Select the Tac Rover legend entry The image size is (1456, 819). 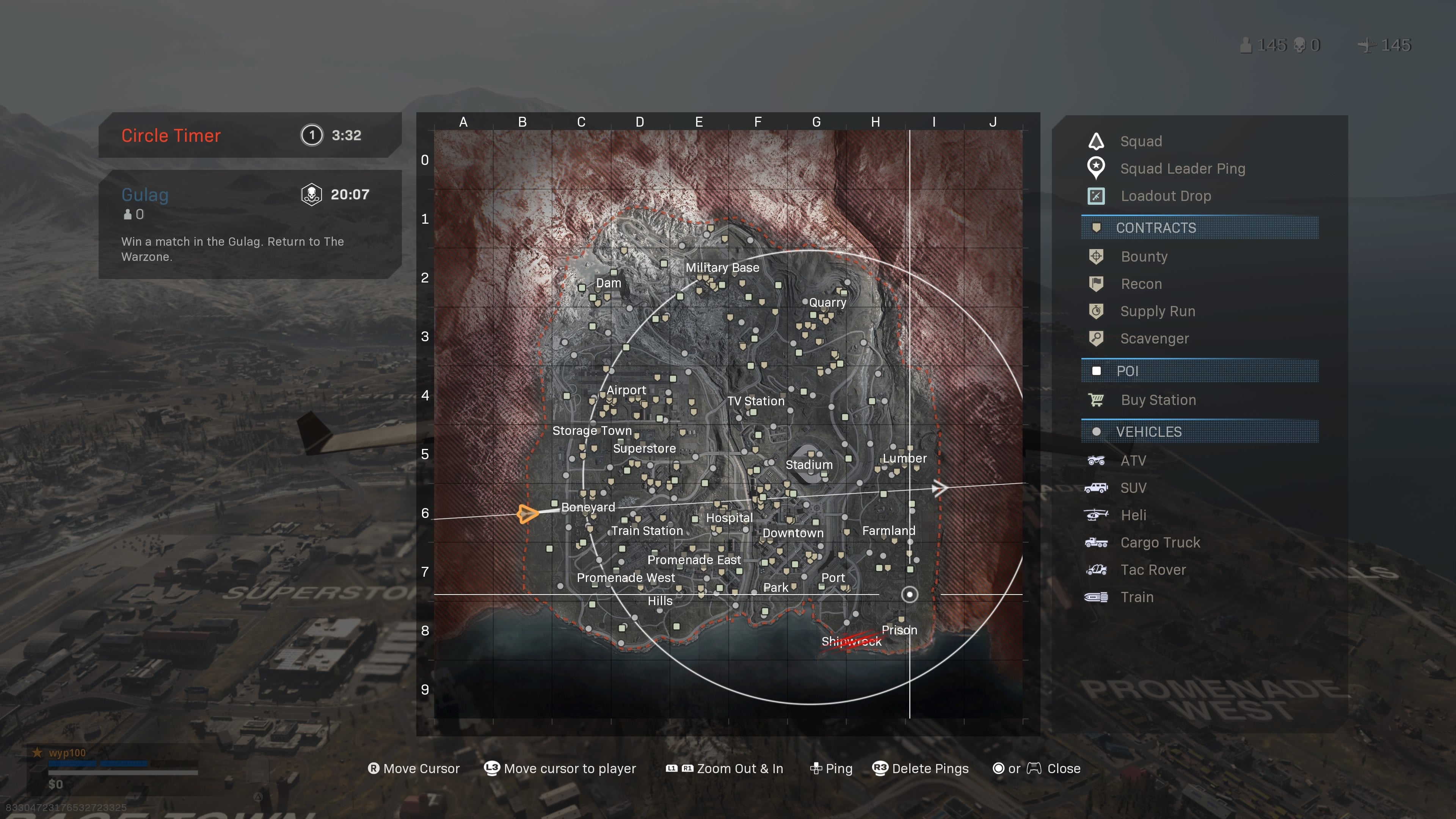click(1153, 570)
